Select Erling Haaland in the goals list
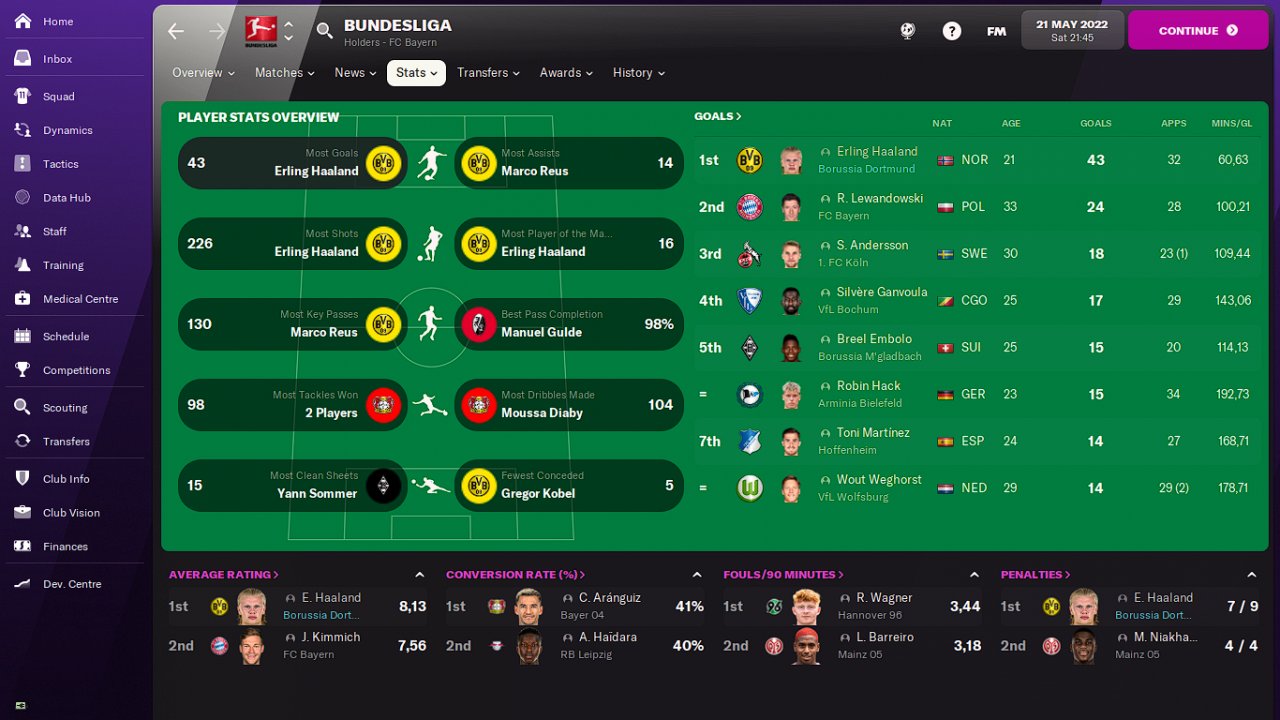Screen dimensions: 1280x720 (x=876, y=152)
